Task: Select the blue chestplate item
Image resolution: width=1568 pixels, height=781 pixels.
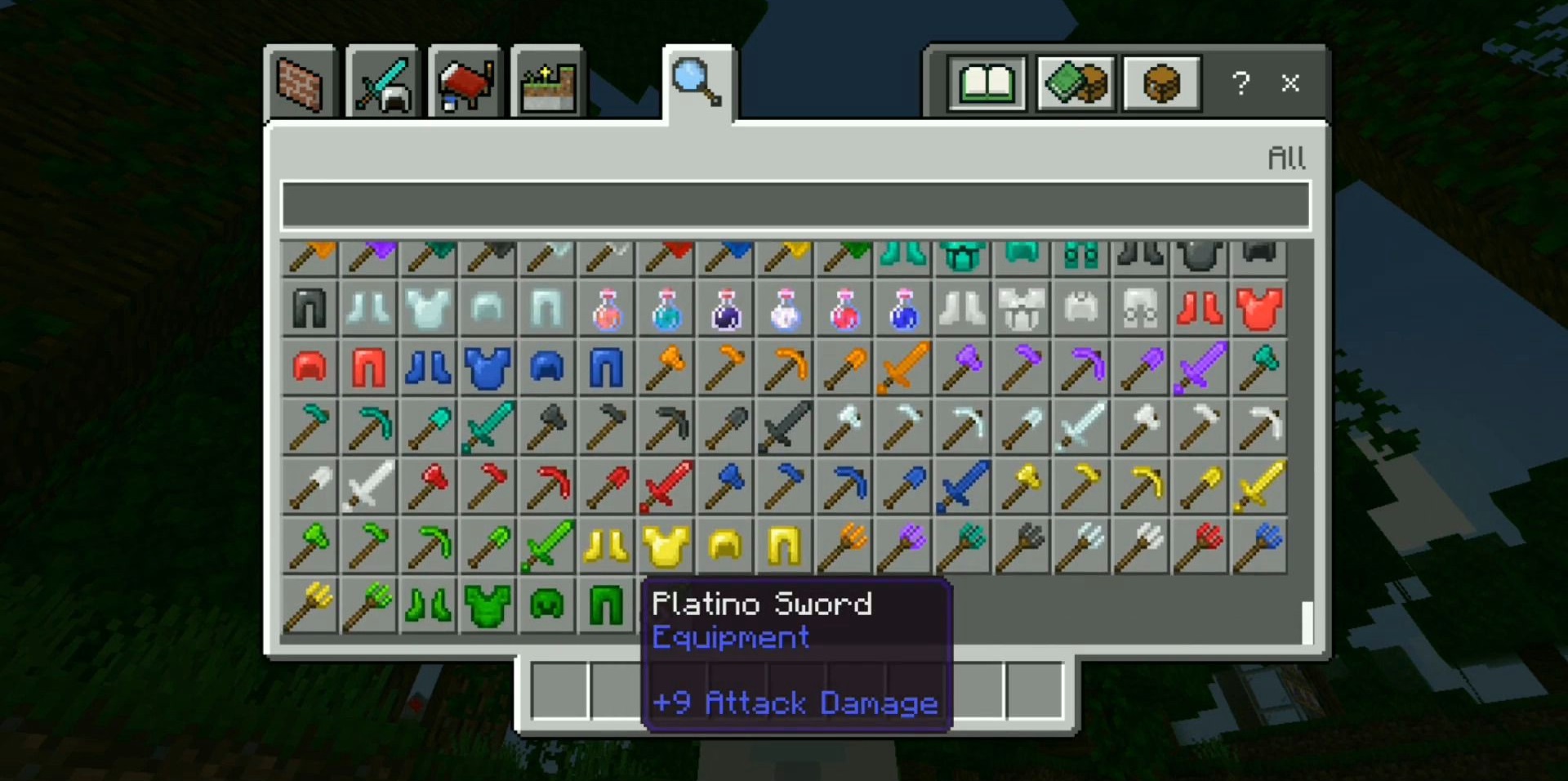Action: pos(488,368)
